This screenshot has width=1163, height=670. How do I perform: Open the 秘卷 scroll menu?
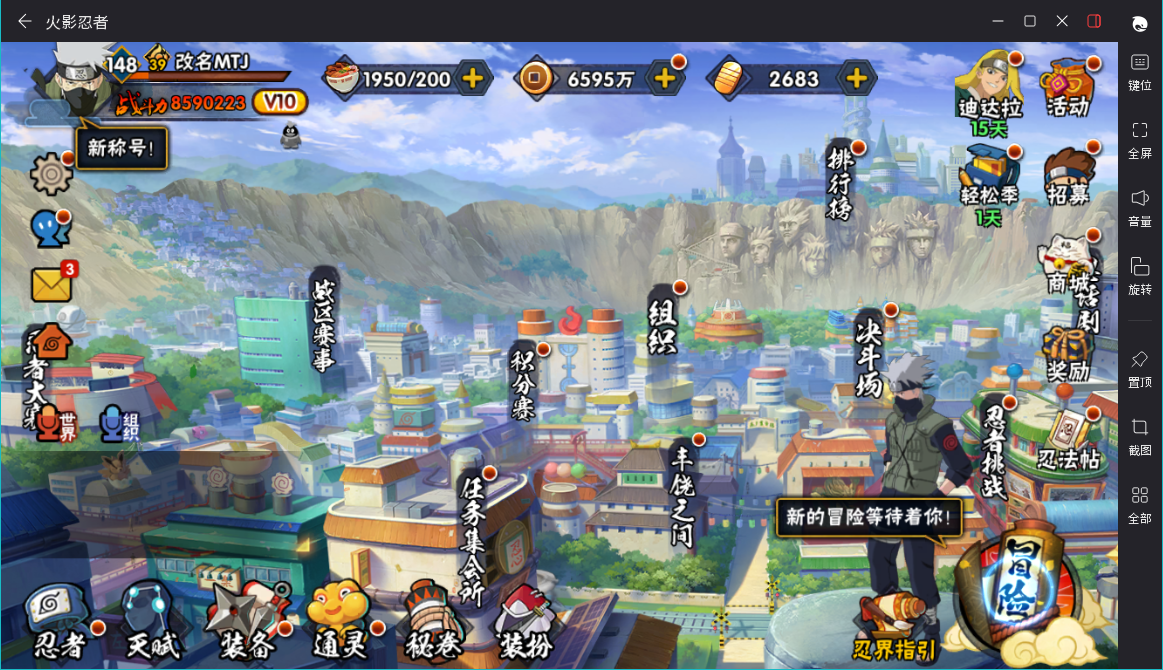click(x=432, y=622)
